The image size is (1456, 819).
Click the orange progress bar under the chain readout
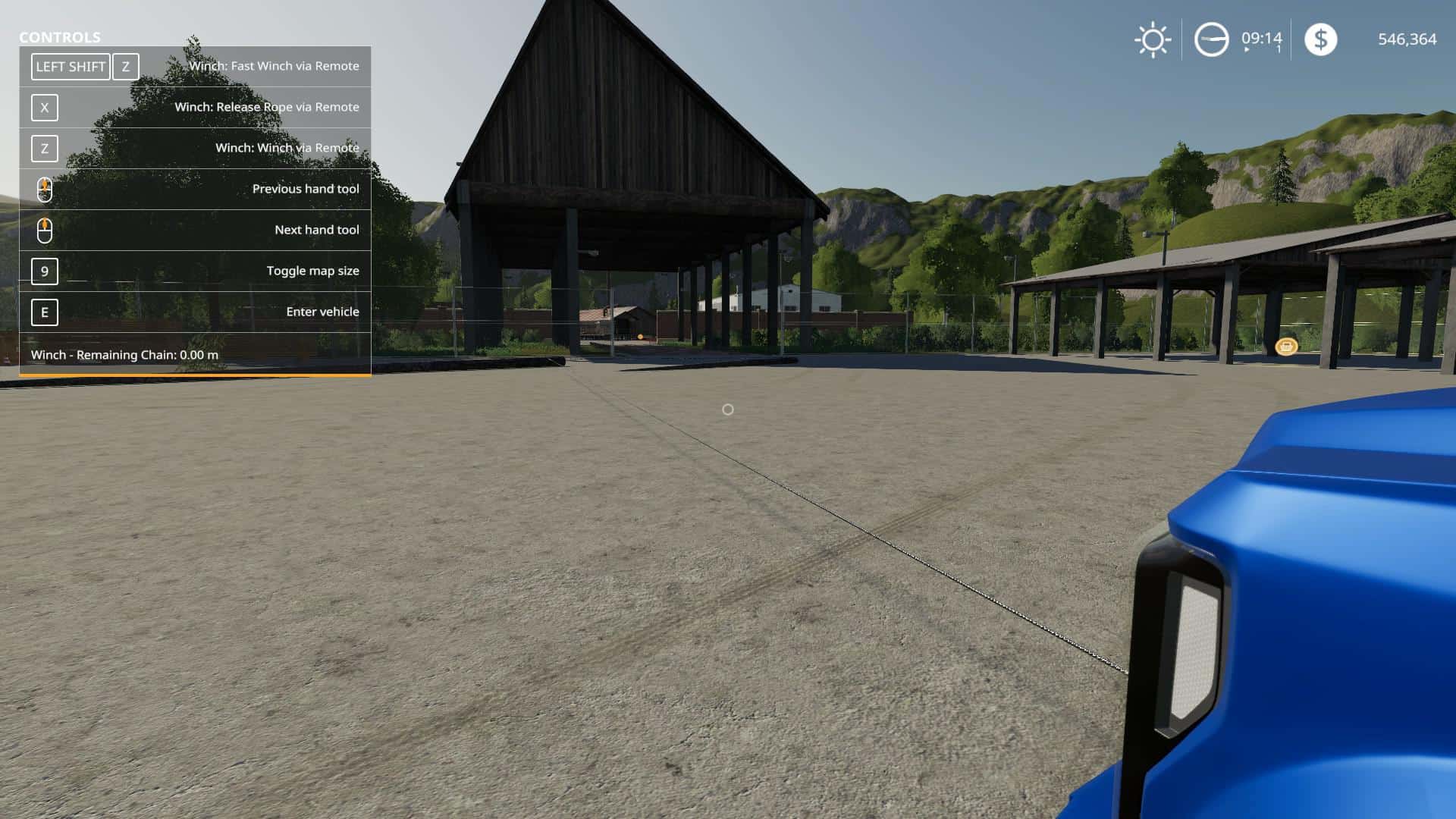coord(193,373)
